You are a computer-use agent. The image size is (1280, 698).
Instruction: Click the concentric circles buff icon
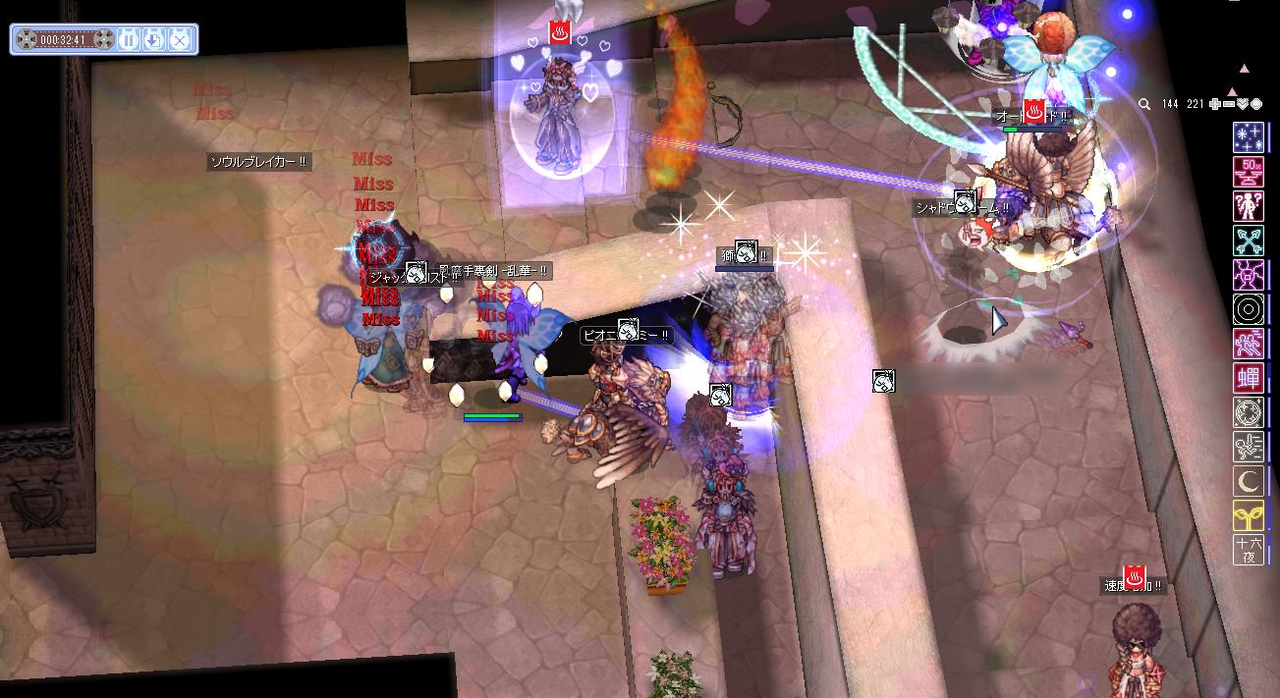coord(1248,310)
